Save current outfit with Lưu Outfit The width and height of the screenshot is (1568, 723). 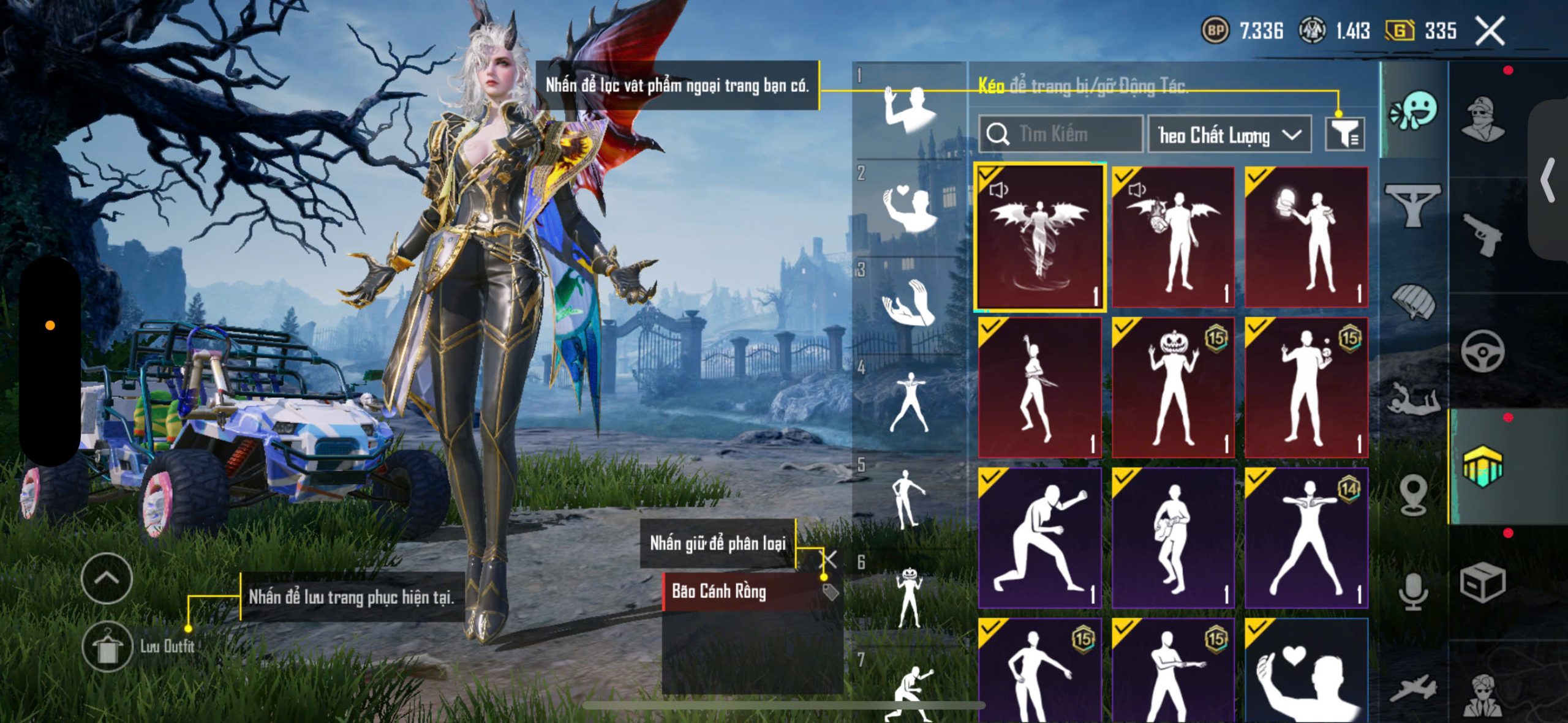(x=107, y=647)
